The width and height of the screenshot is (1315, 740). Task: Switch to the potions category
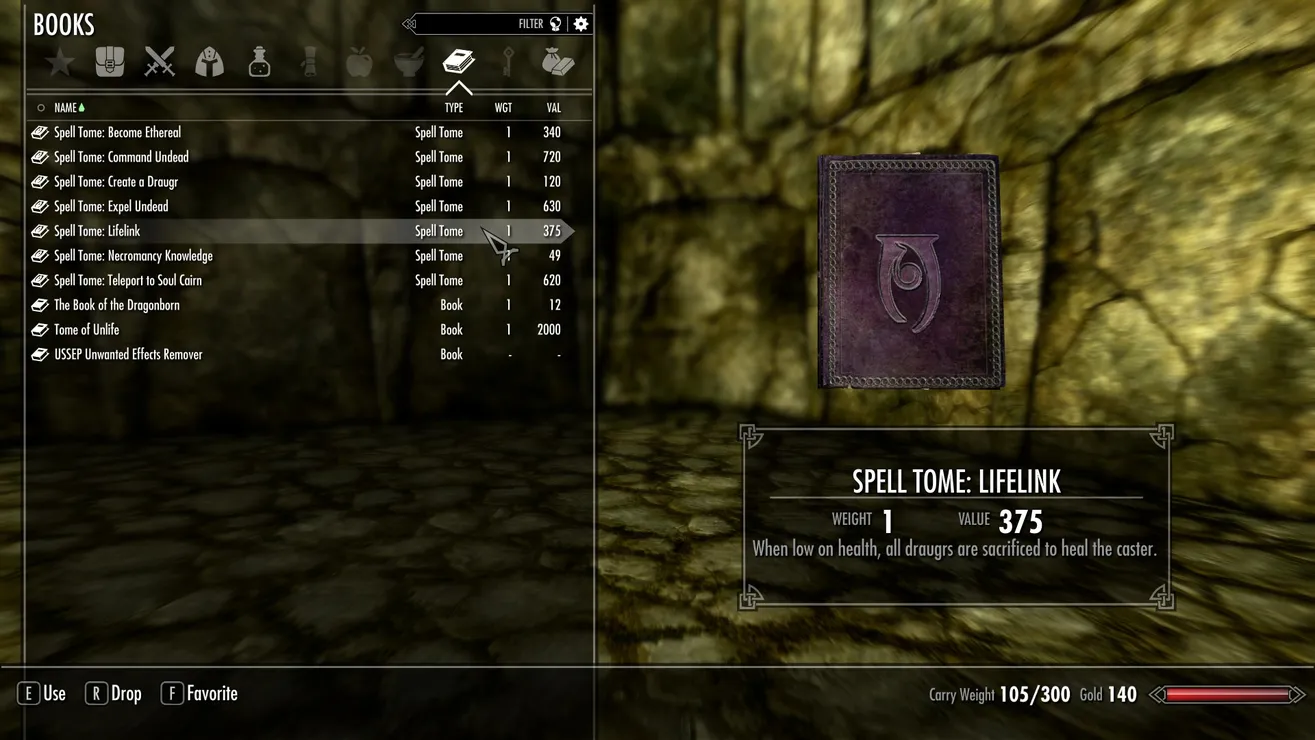pos(259,63)
